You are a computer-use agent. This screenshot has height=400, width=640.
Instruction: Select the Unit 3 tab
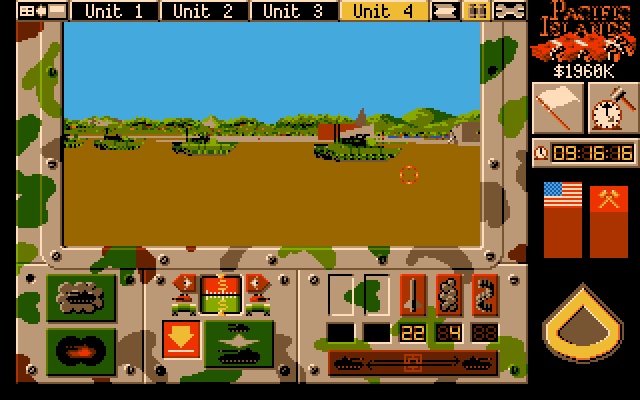(294, 11)
